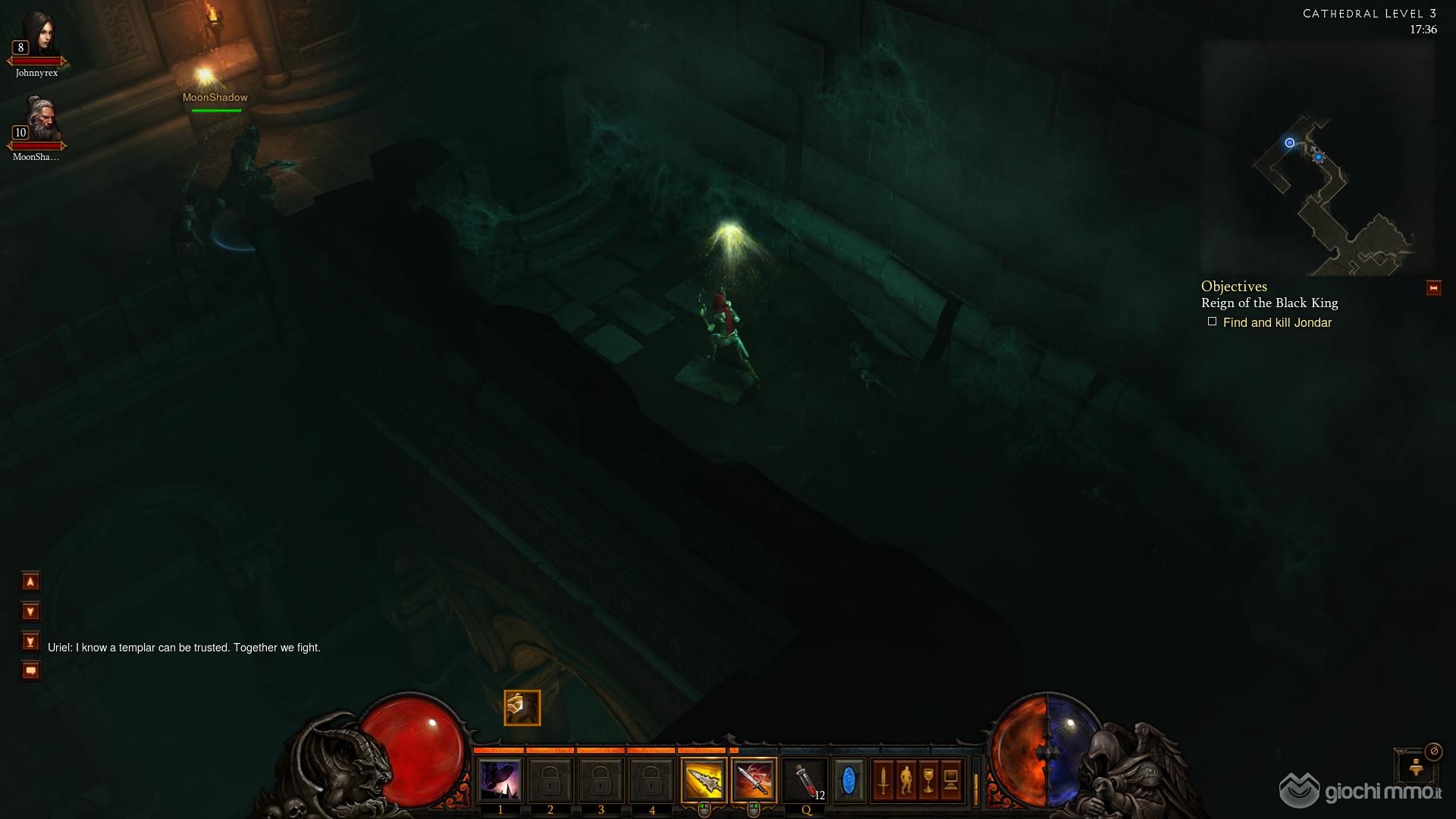
Task: Click the anvil notification icon
Action: [x=1415, y=767]
